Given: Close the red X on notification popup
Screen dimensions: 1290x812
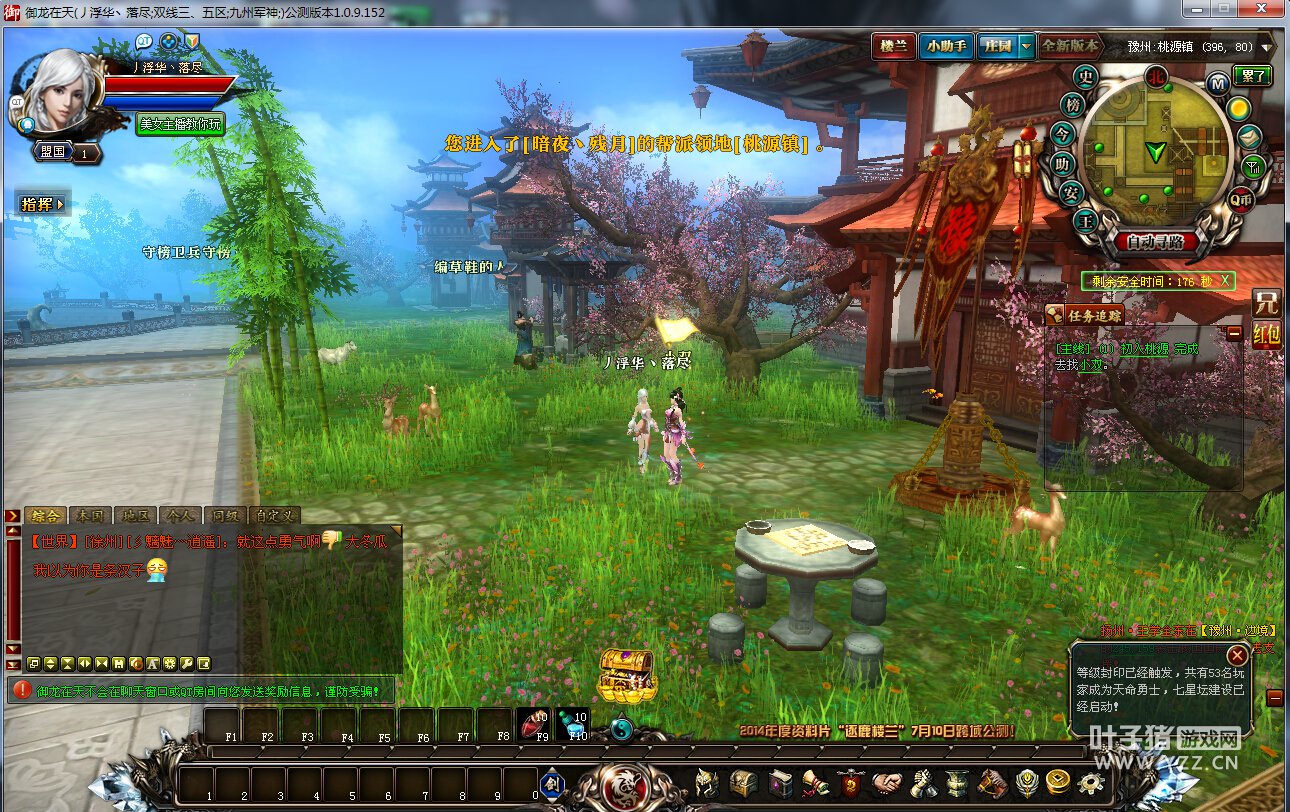Looking at the screenshot, I should [1237, 656].
